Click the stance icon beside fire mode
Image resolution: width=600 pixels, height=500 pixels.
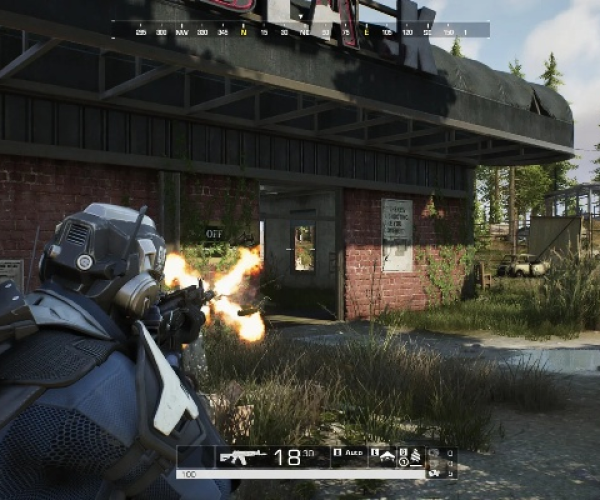[385, 454]
